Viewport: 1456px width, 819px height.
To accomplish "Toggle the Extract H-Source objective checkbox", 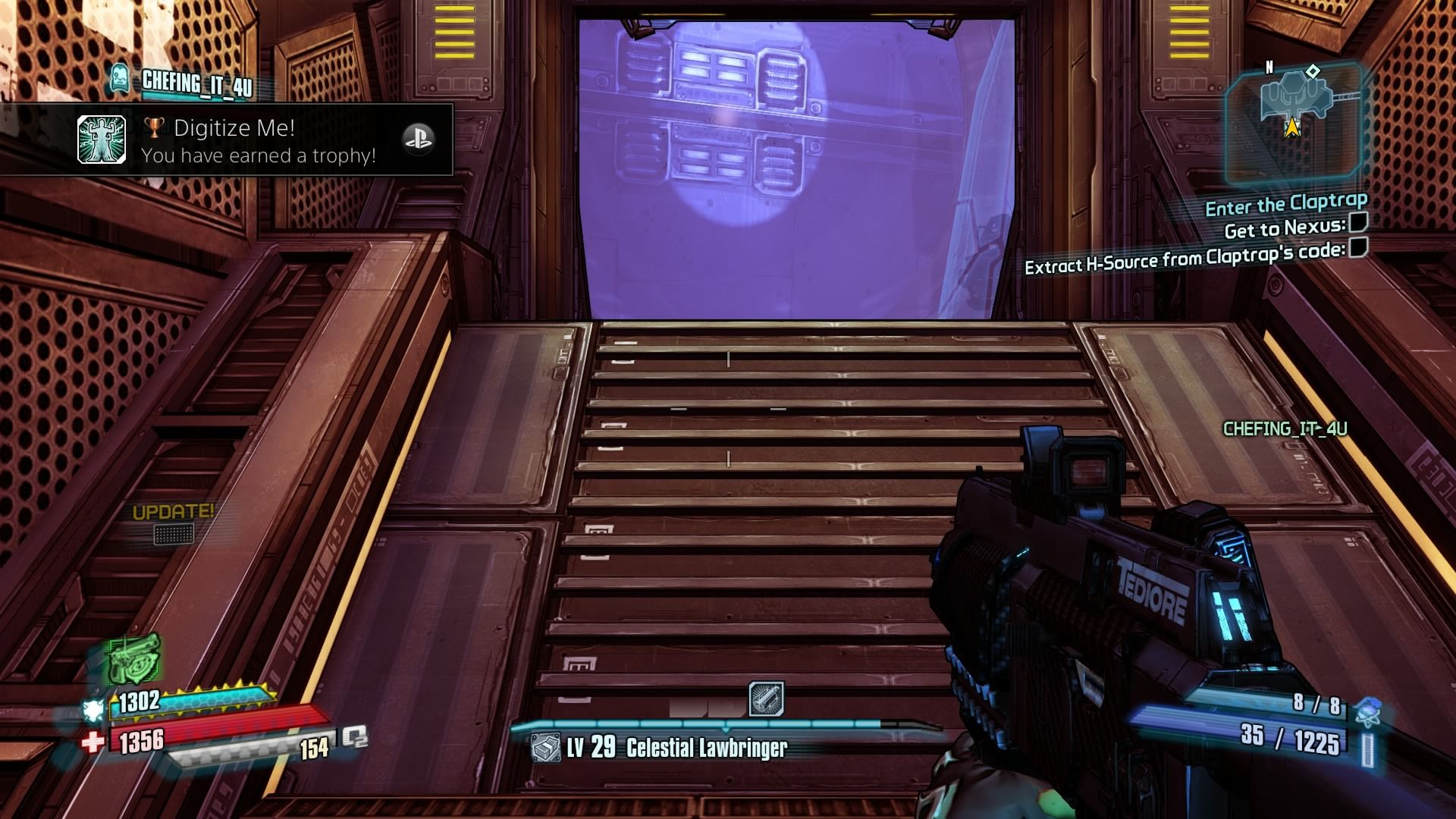I will click(1358, 248).
